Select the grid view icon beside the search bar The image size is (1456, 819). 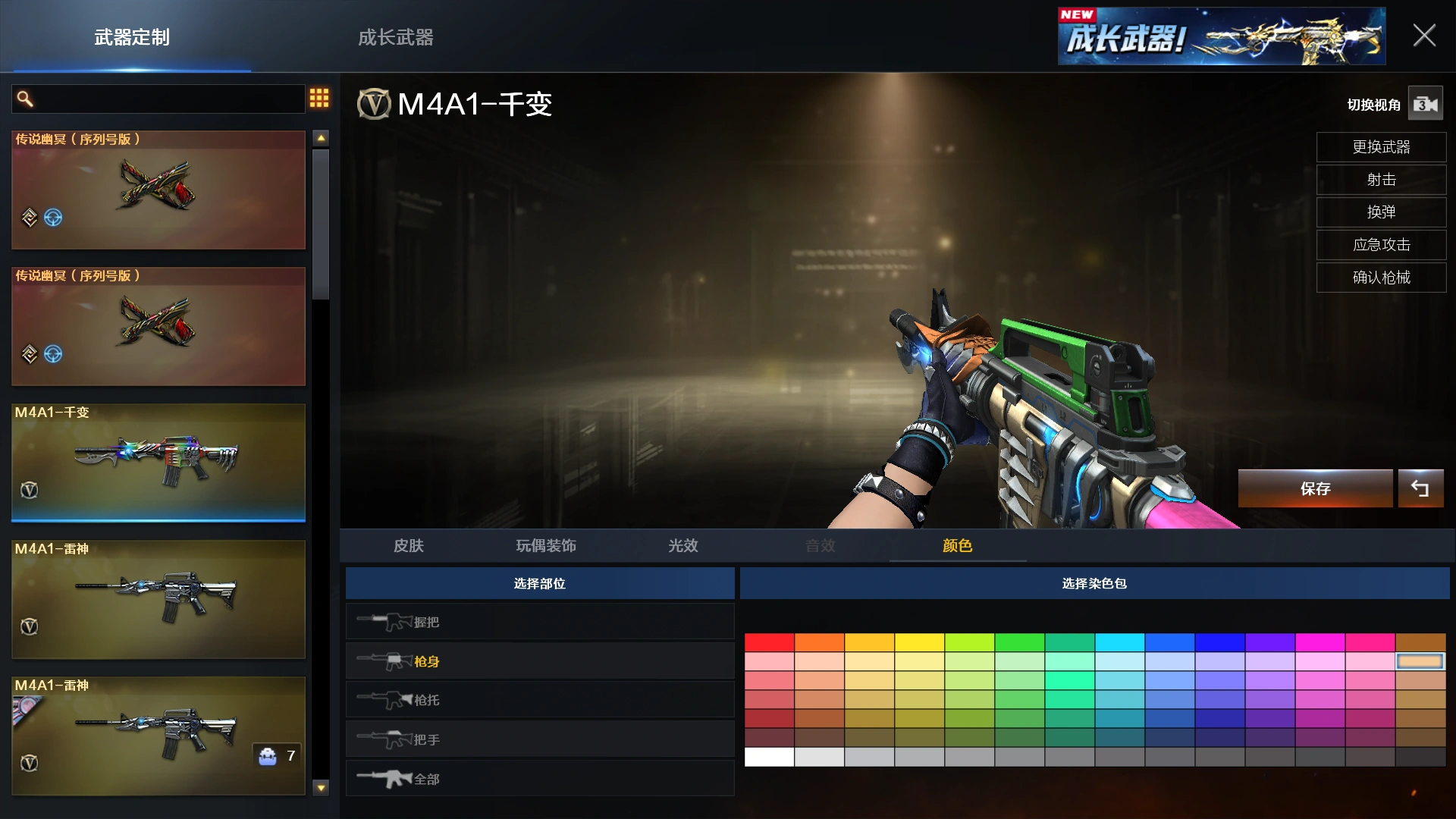click(x=319, y=98)
